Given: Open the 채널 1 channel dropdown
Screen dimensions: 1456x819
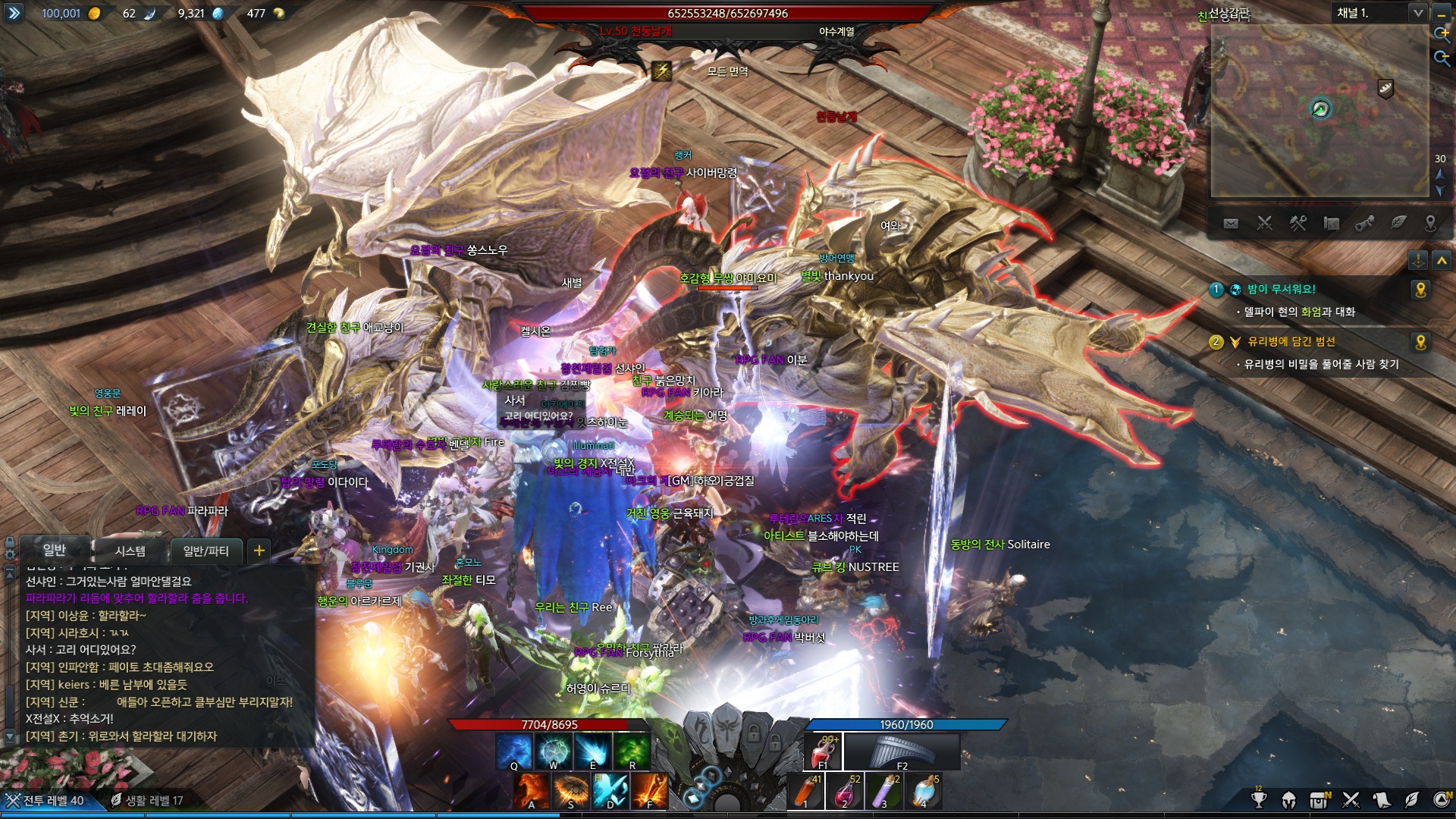Looking at the screenshot, I should 1417,13.
